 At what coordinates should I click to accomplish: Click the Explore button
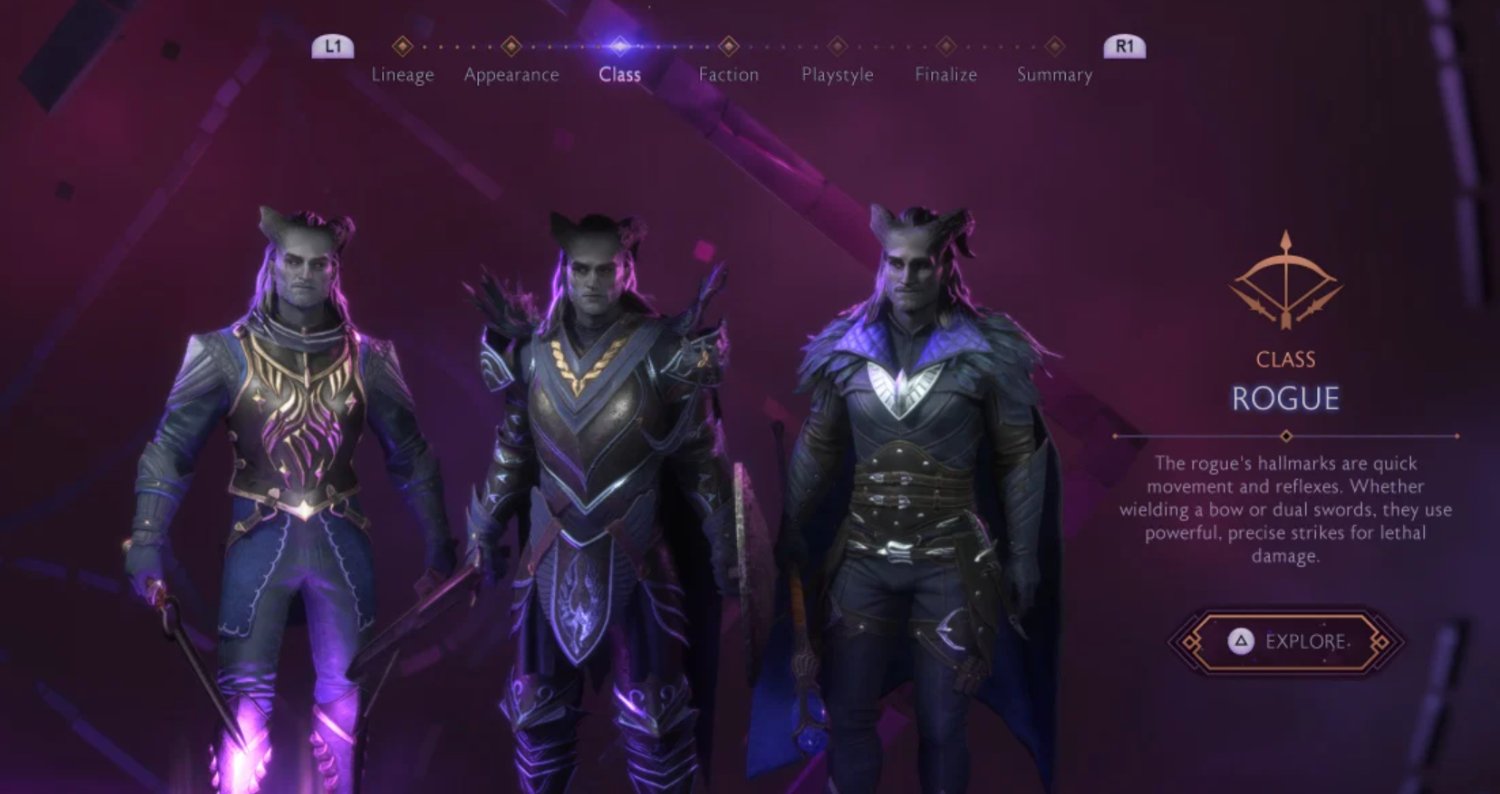click(1286, 642)
